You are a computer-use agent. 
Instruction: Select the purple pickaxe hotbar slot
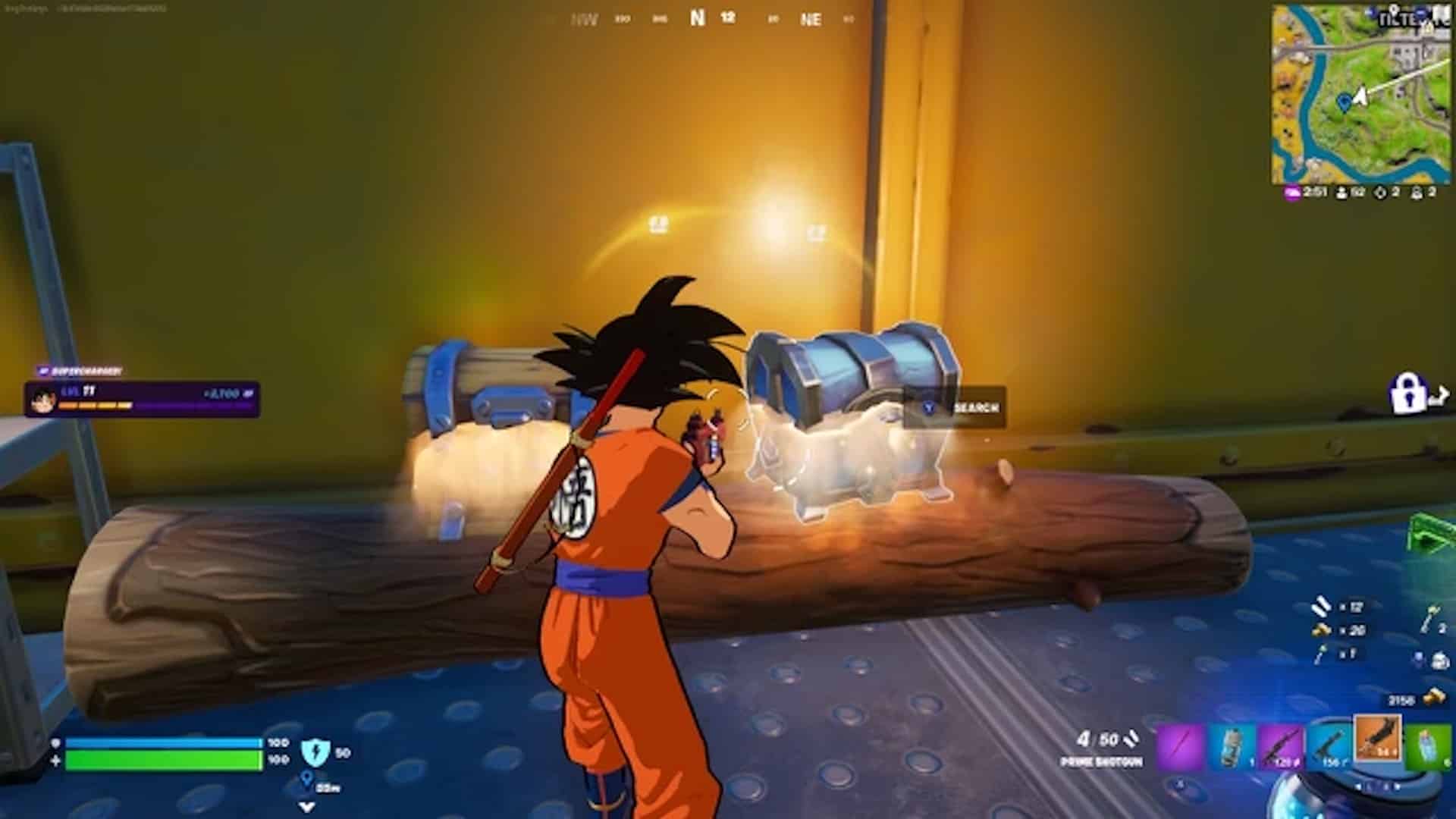point(1181,745)
